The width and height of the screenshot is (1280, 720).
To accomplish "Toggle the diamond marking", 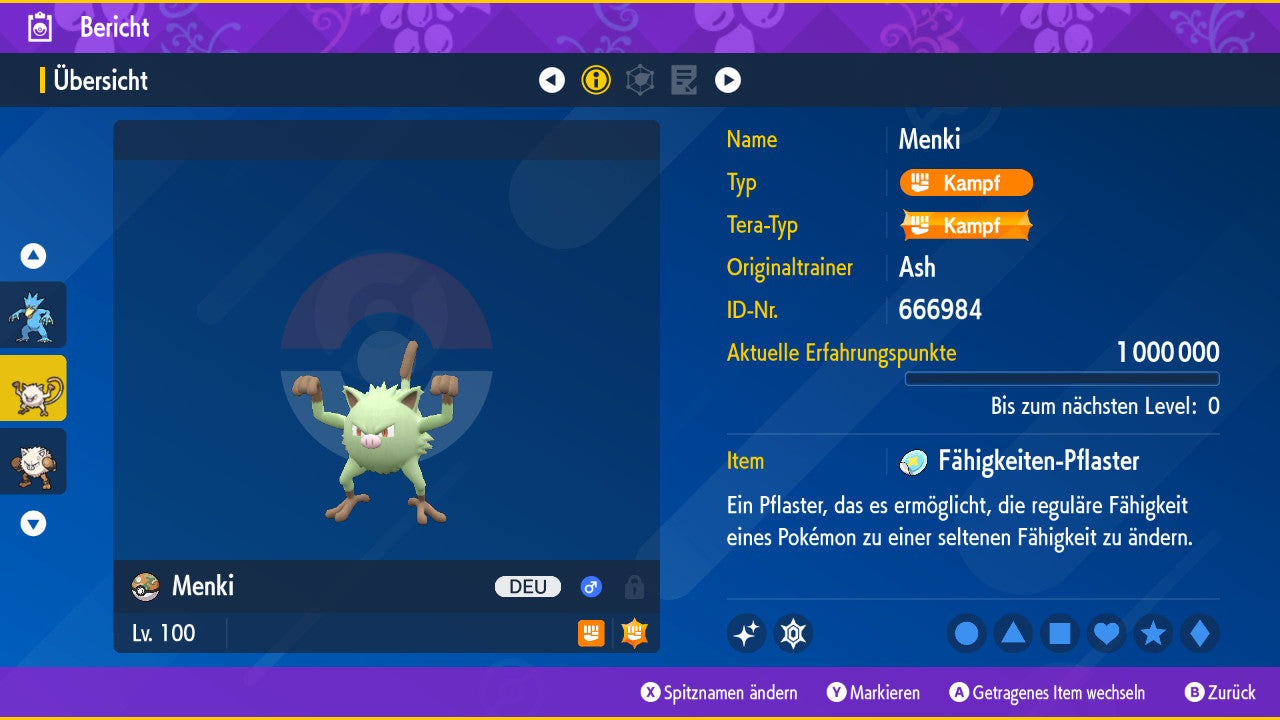I will pos(1200,633).
